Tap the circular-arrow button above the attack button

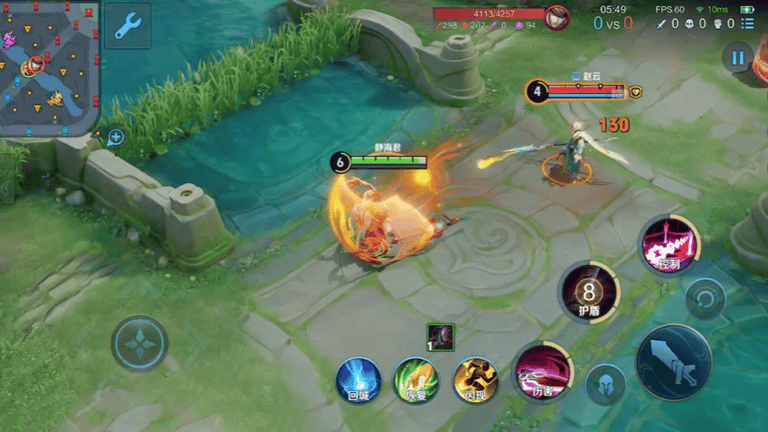[x=705, y=298]
